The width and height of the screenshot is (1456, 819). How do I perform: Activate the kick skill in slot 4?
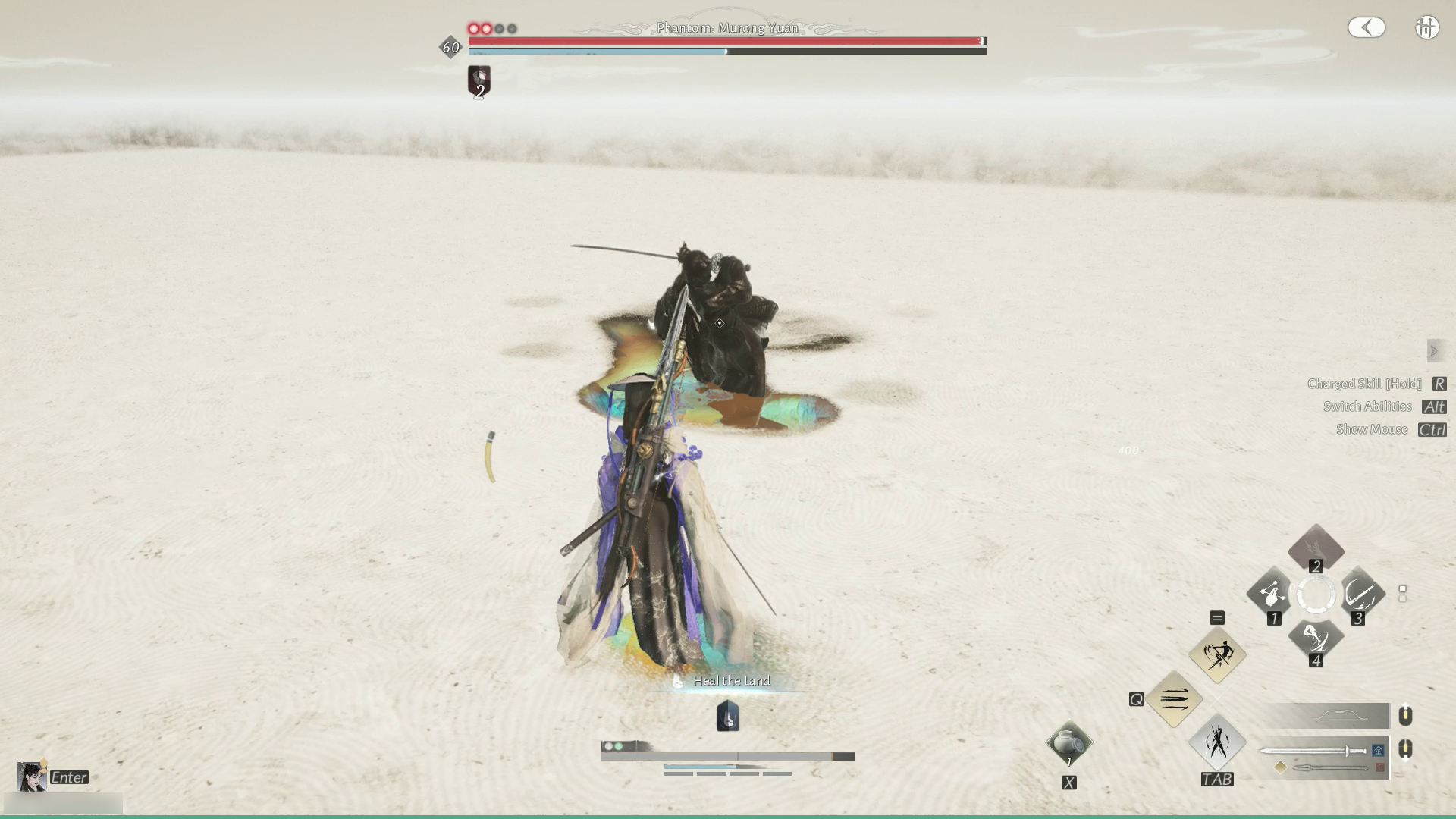pyautogui.click(x=1316, y=637)
